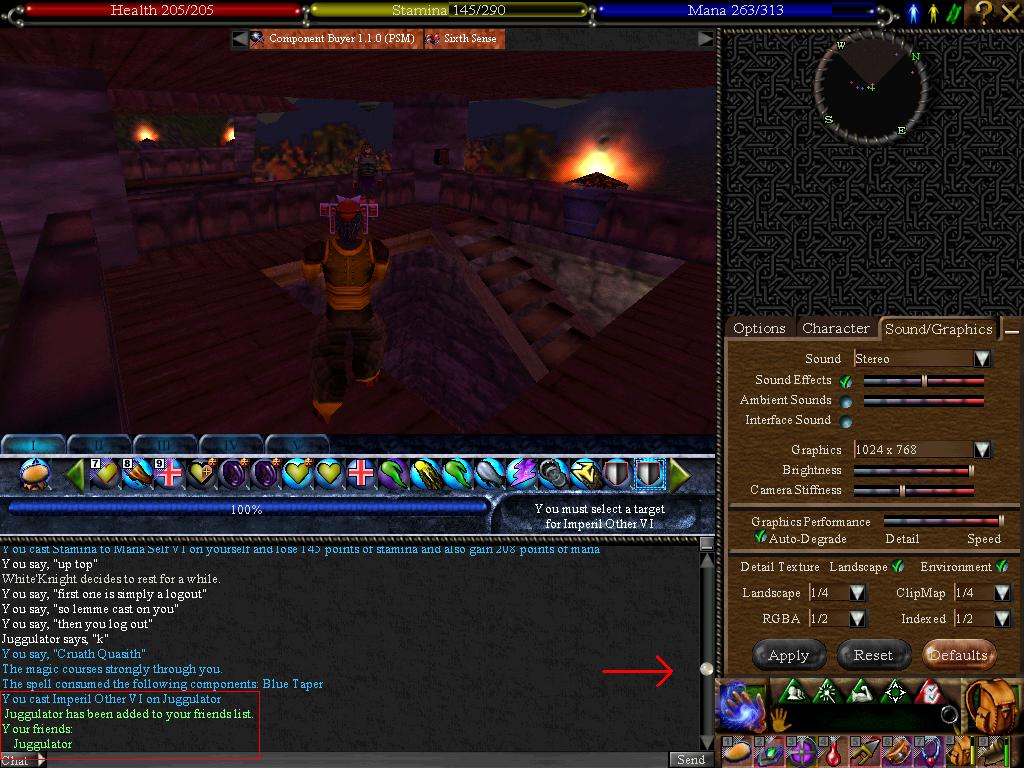This screenshot has height=768, width=1024.
Task: Toggle the Sound Effects checkbox
Action: 846,381
